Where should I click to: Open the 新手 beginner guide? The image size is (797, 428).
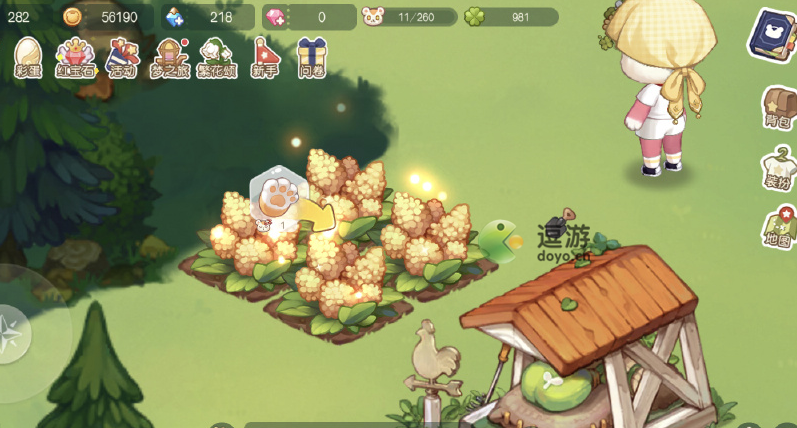(265, 57)
